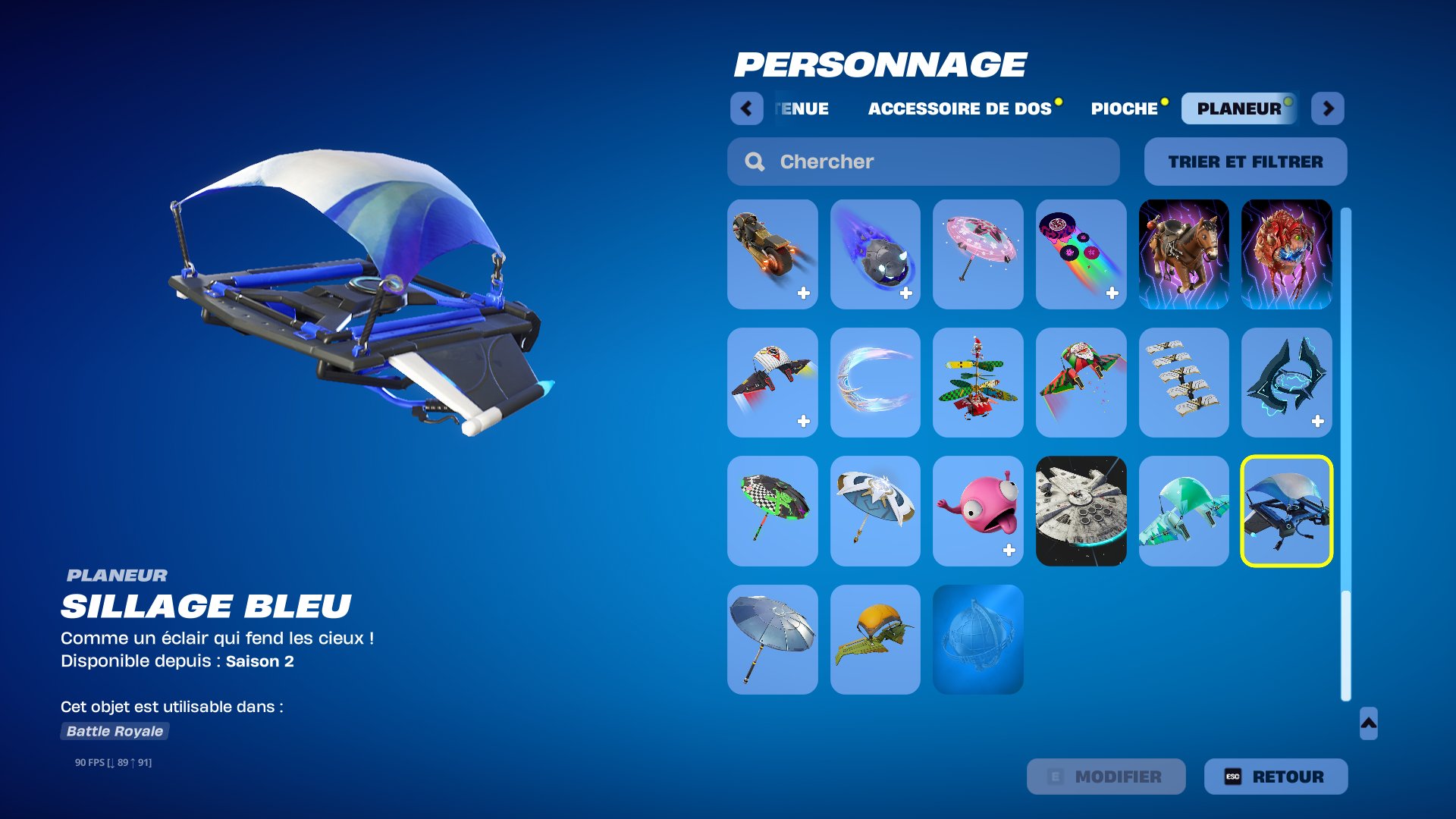The image size is (1456, 819).
Task: Select the green helicopter glider
Action: (977, 382)
